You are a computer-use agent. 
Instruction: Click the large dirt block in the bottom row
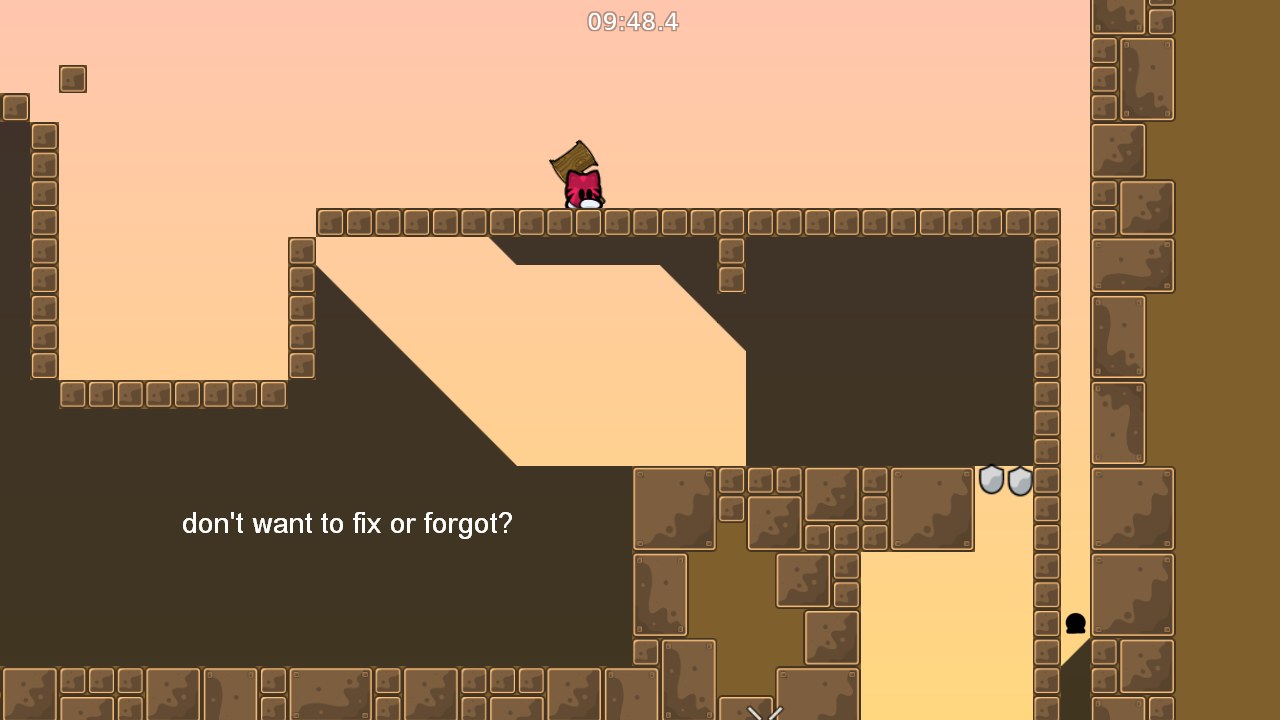(330, 692)
